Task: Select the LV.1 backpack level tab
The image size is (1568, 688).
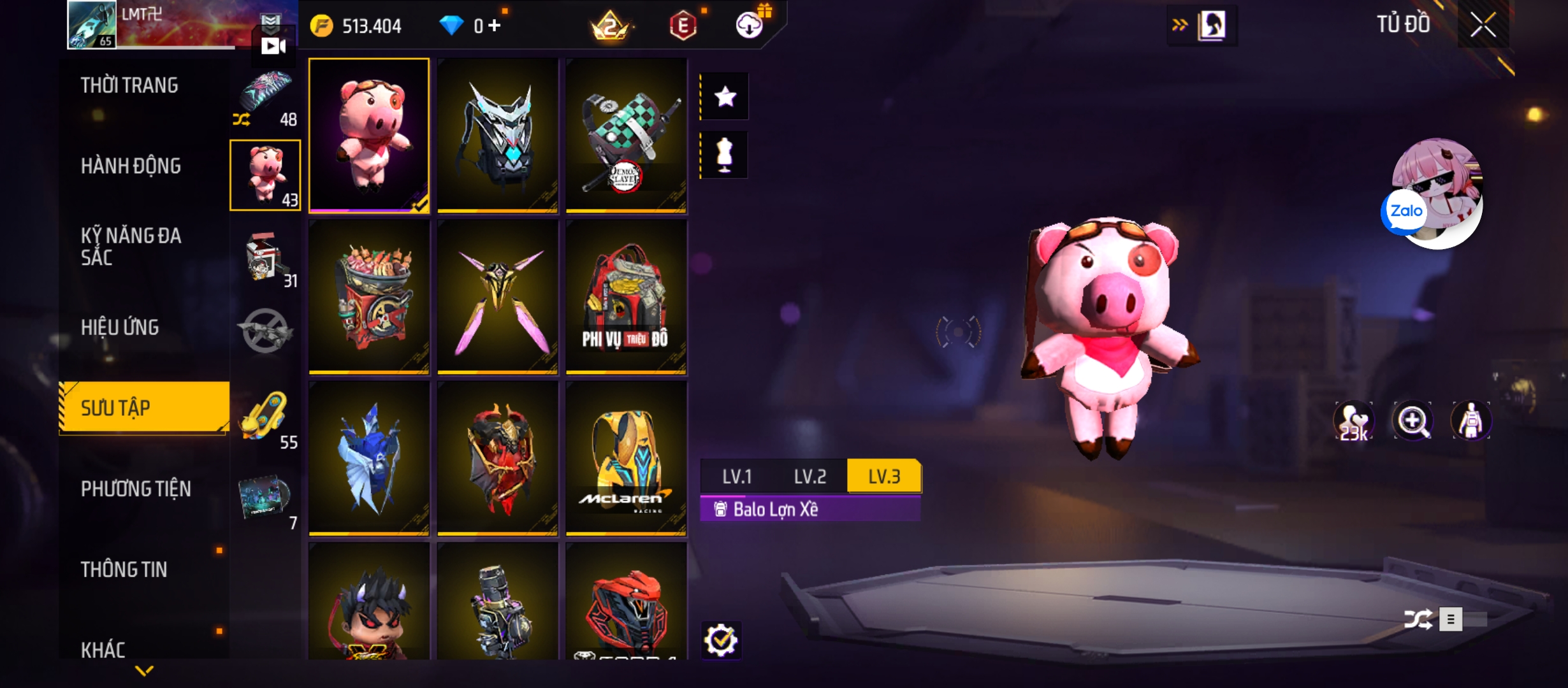Action: tap(737, 477)
